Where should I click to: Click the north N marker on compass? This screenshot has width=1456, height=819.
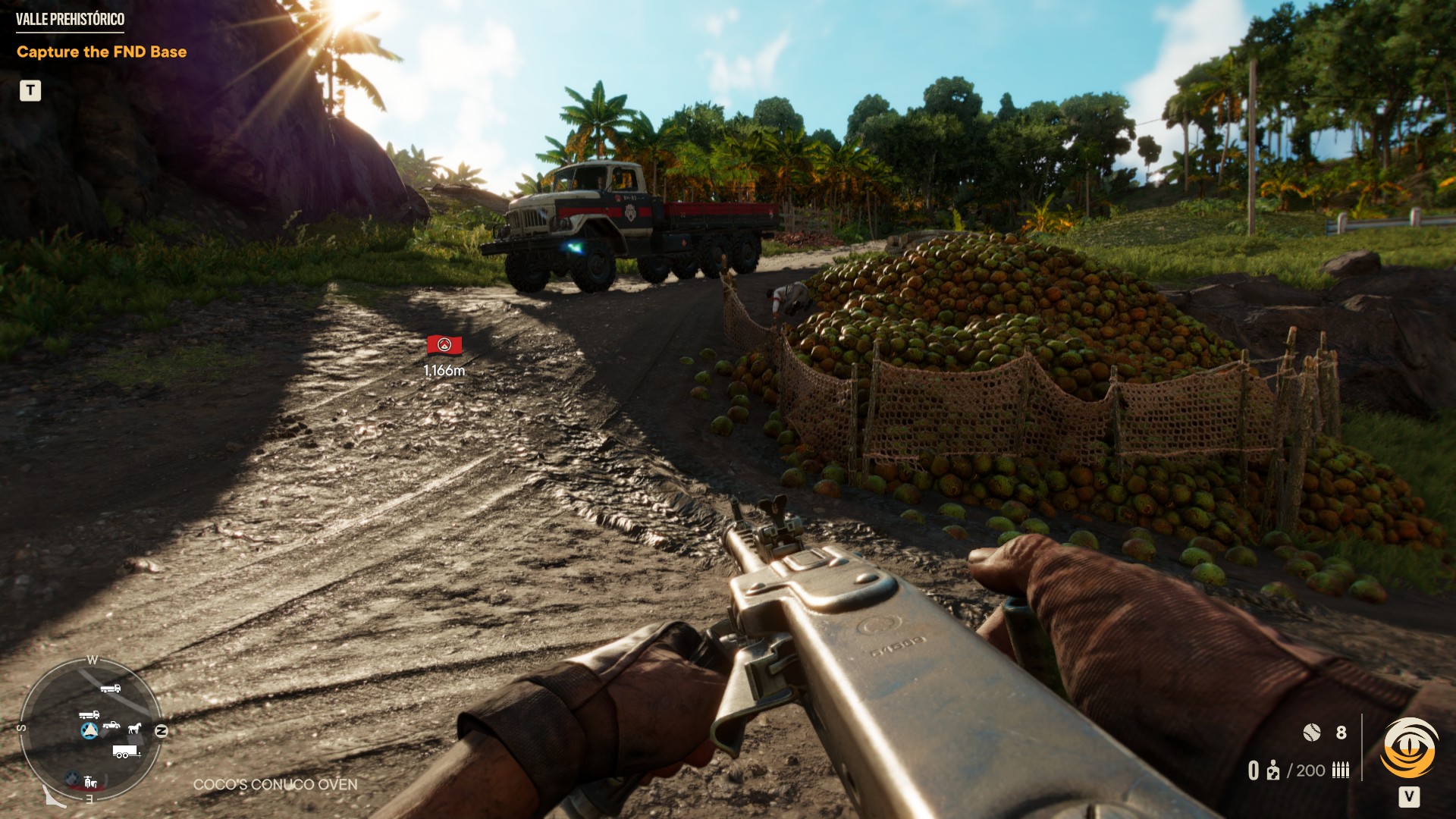(161, 731)
